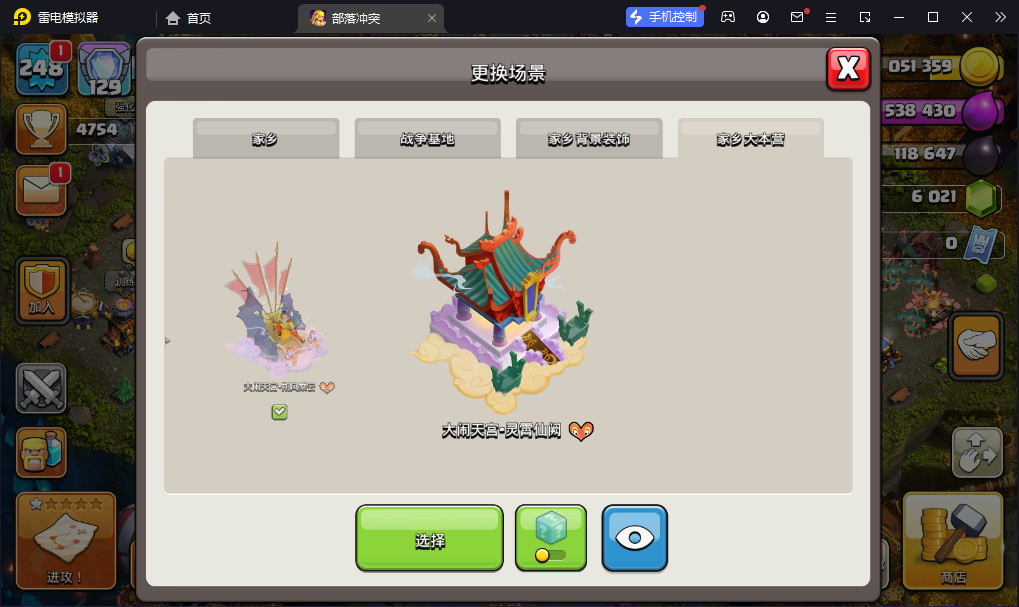Tap the 进攻 attack button
The width and height of the screenshot is (1019, 607).
coord(66,541)
